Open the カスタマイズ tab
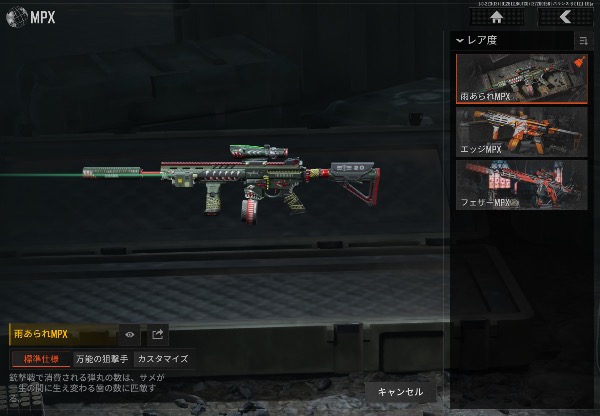Image resolution: width=600 pixels, height=416 pixels. coord(162,359)
